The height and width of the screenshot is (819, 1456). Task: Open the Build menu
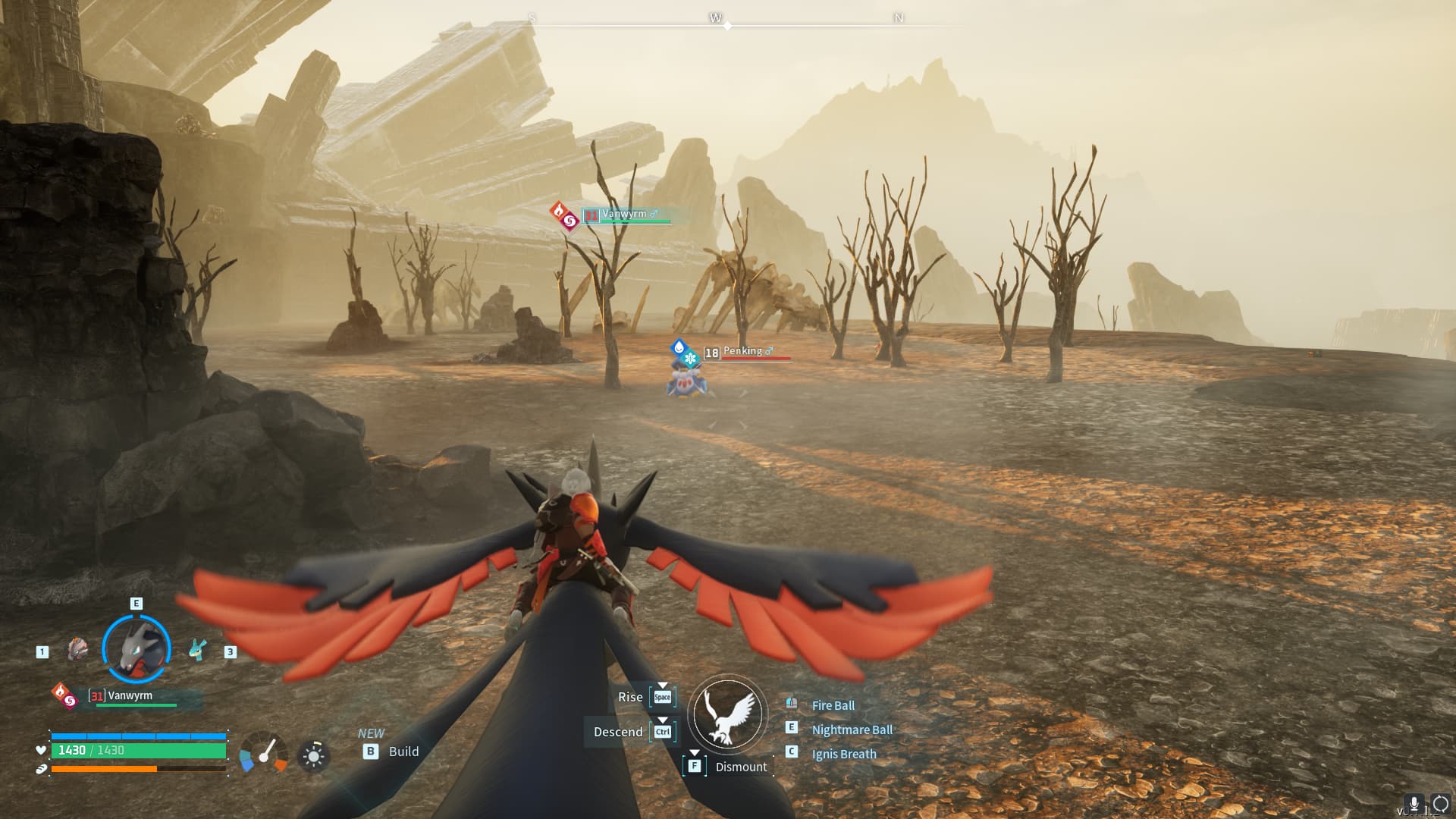[403, 752]
